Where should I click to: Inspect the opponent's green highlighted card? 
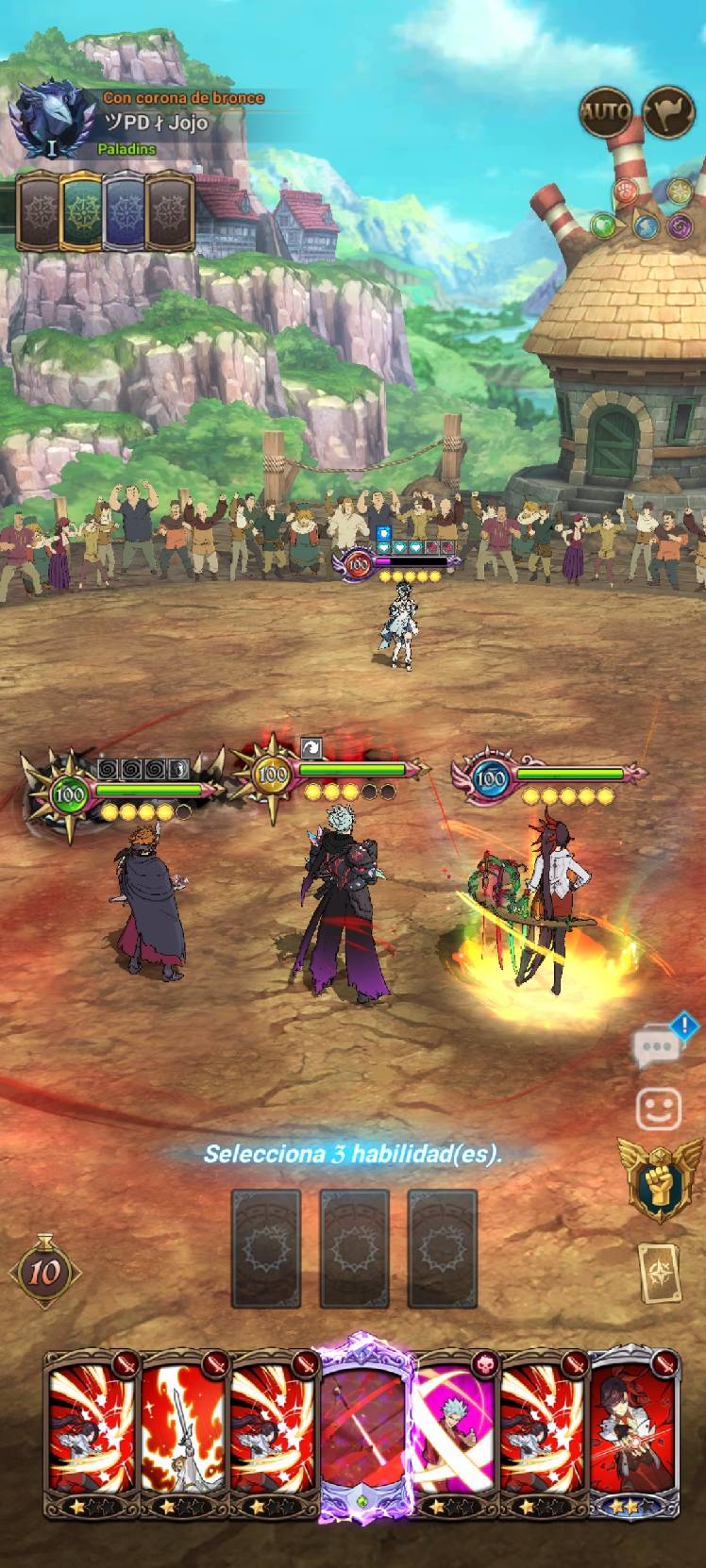81,211
